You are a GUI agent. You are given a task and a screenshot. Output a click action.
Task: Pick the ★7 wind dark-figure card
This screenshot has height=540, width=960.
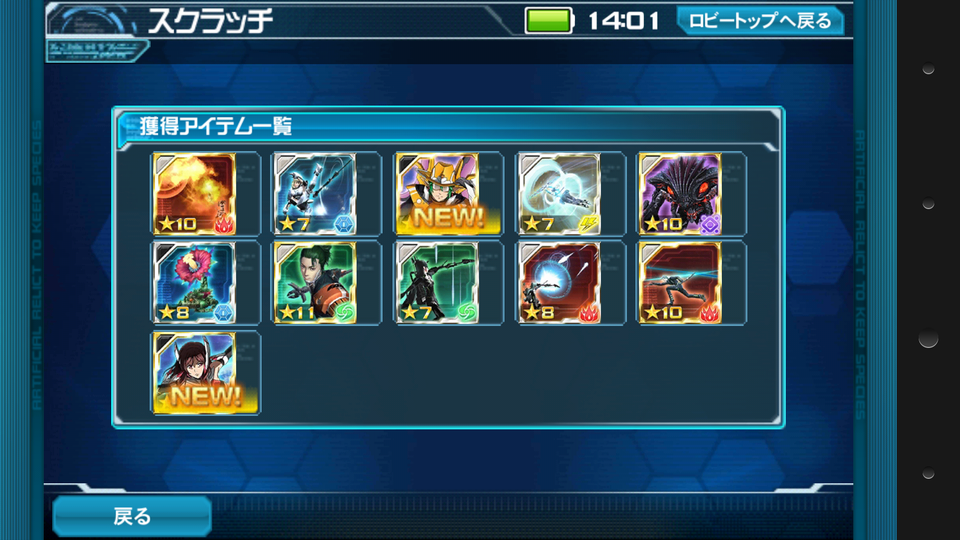tap(436, 283)
